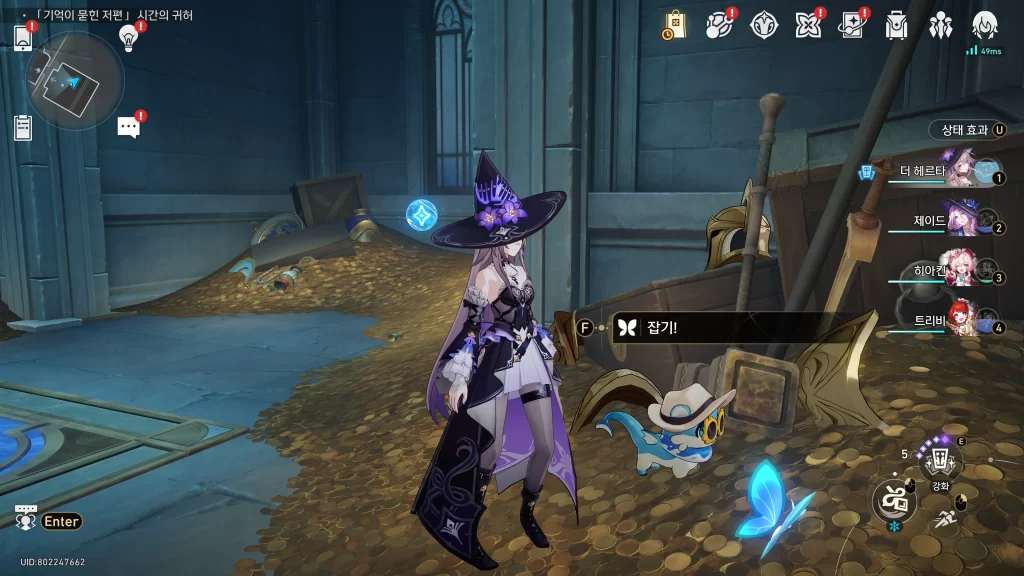Open the circular minimap
This screenshot has width=1024, height=576.
point(75,79)
